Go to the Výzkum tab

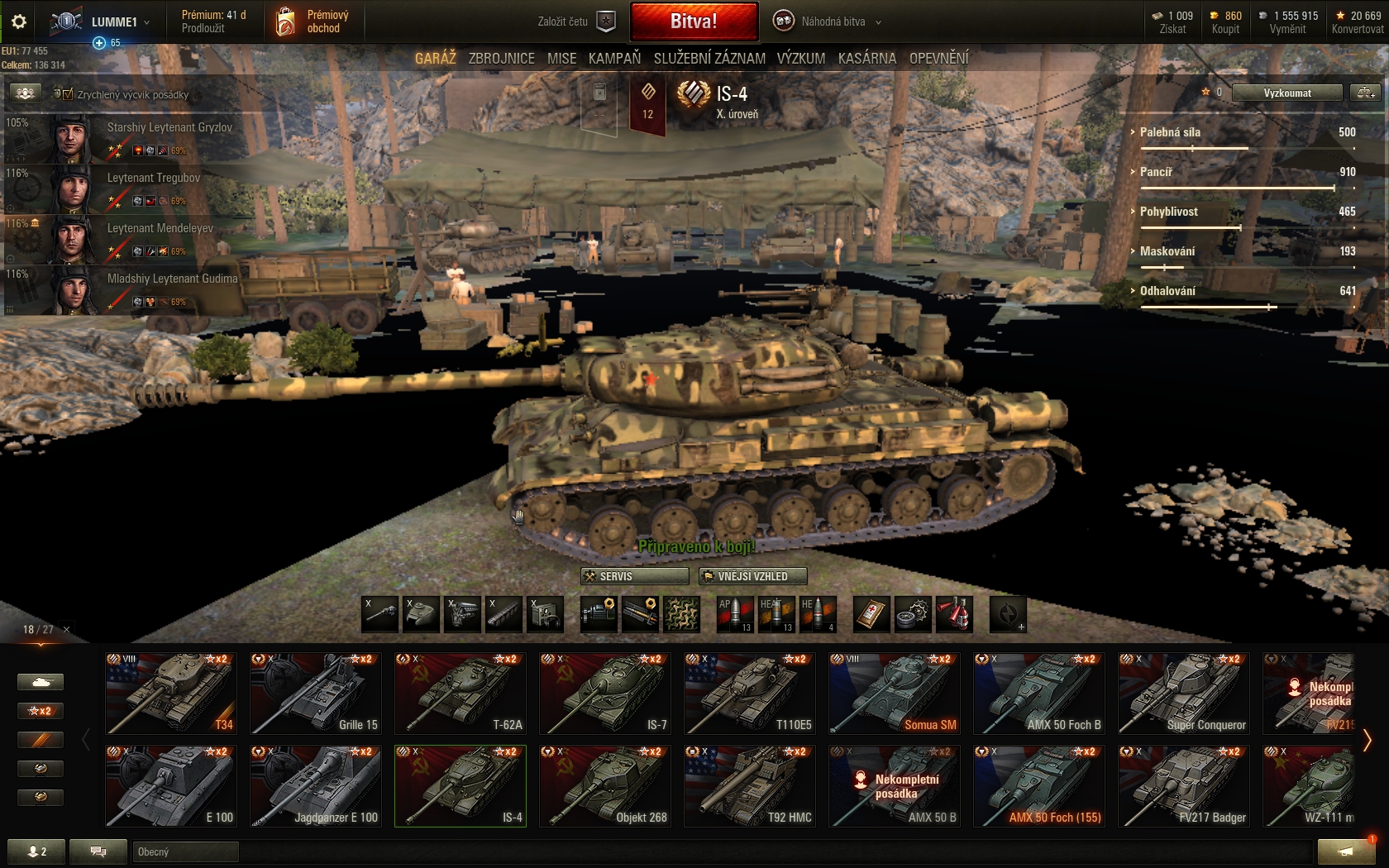800,59
